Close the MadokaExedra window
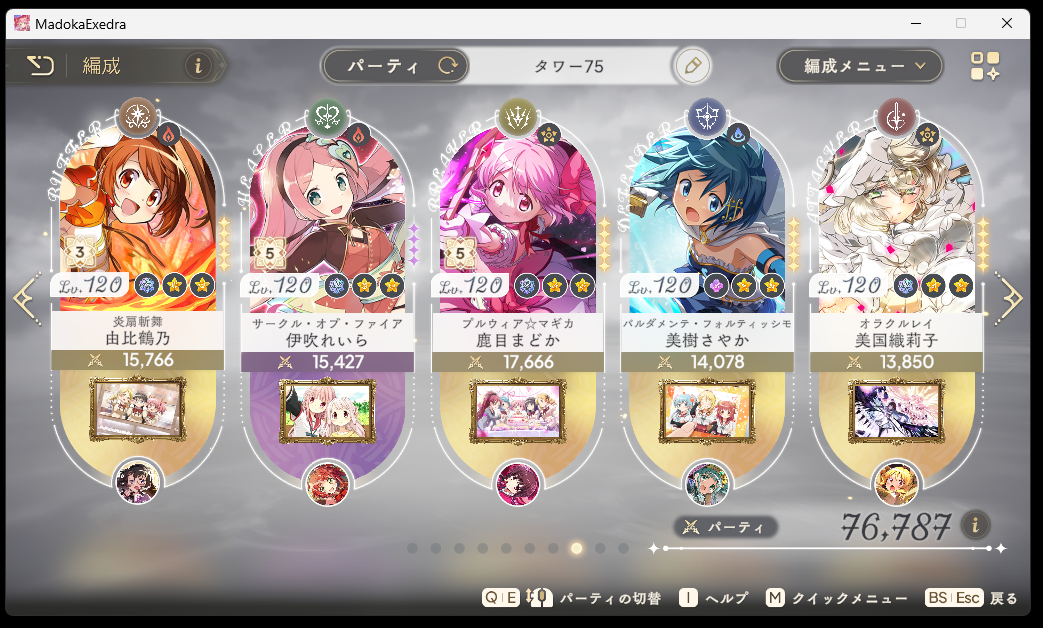 (x=1007, y=23)
